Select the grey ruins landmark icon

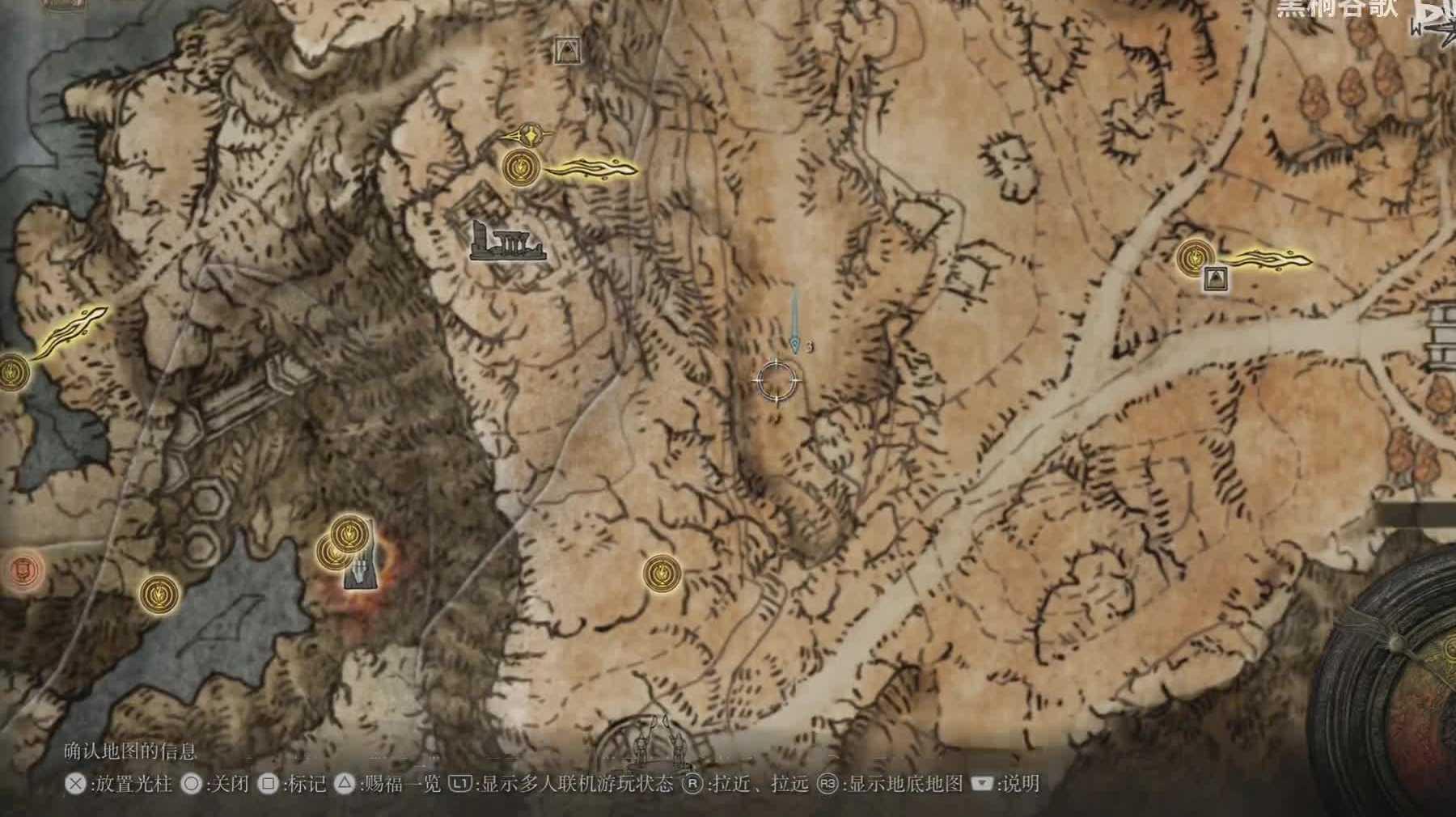[x=507, y=242]
